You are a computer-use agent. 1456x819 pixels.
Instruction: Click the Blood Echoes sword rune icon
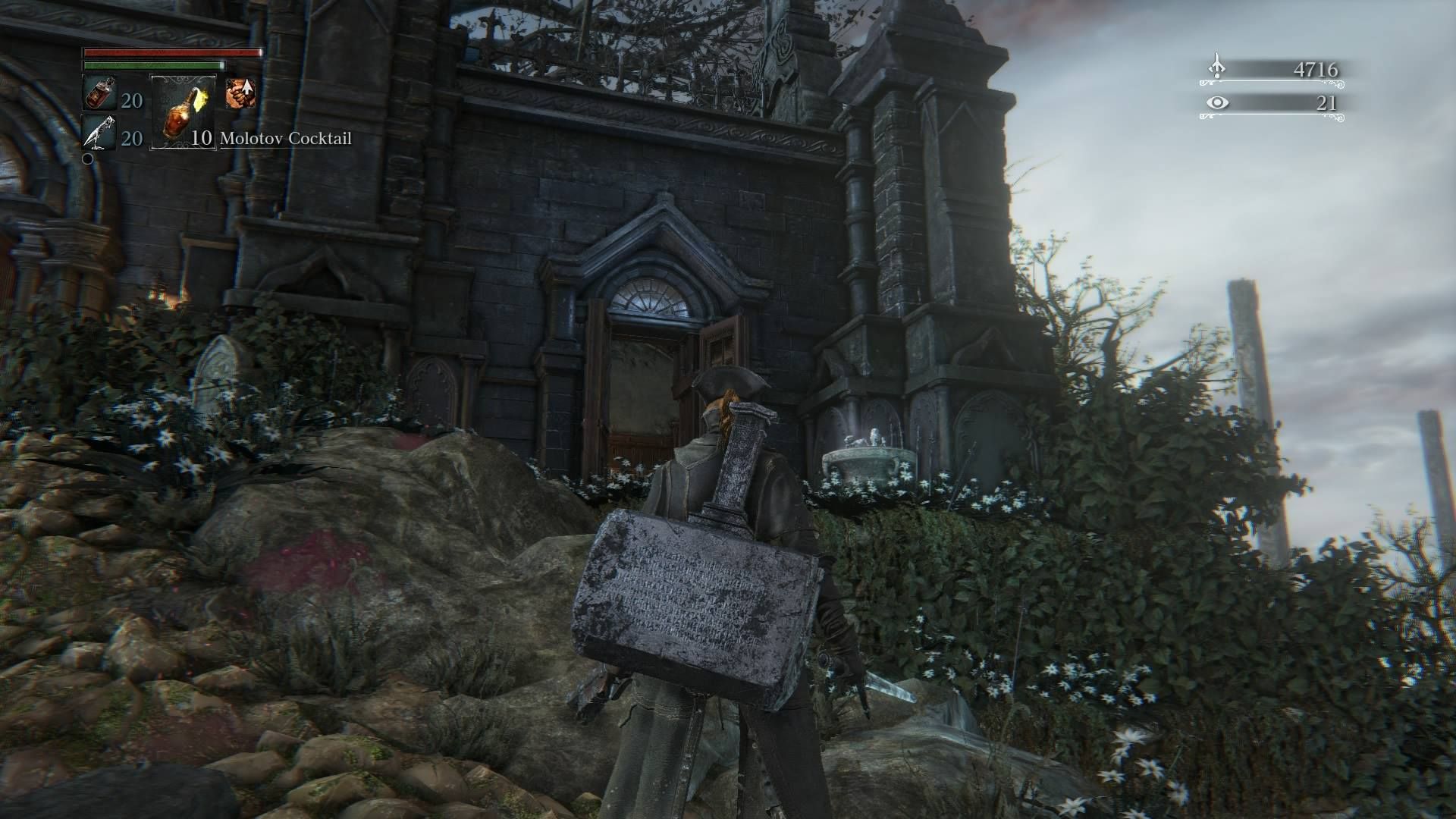(x=1216, y=67)
